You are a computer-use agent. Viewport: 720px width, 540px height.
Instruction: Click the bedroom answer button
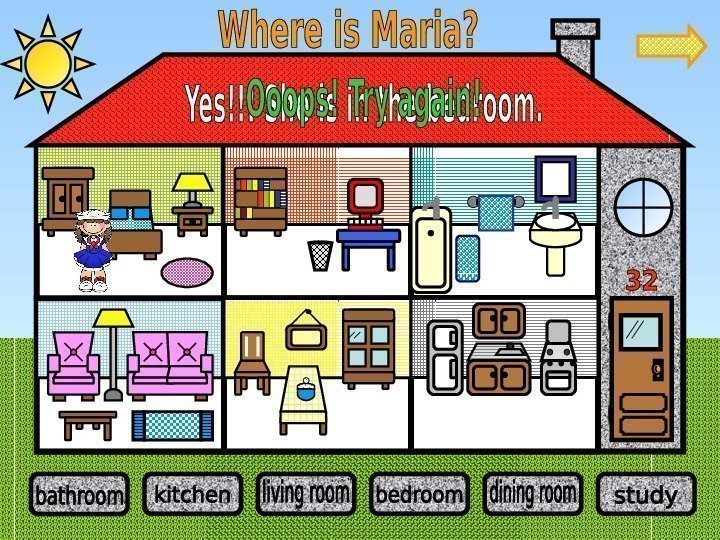tap(419, 494)
